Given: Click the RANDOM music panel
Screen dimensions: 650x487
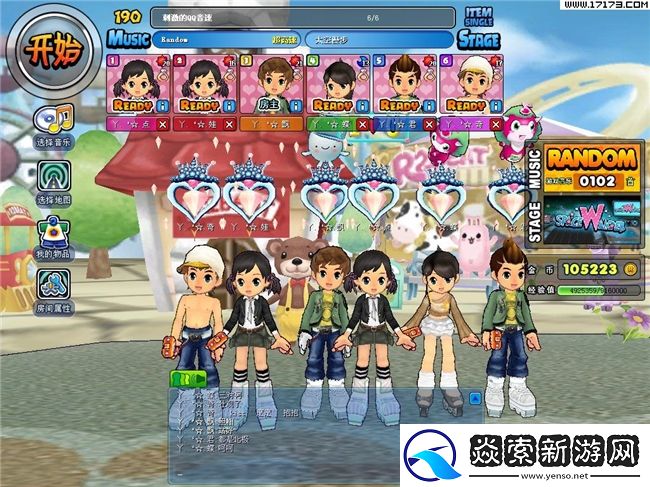Looking at the screenshot, I should point(591,165).
